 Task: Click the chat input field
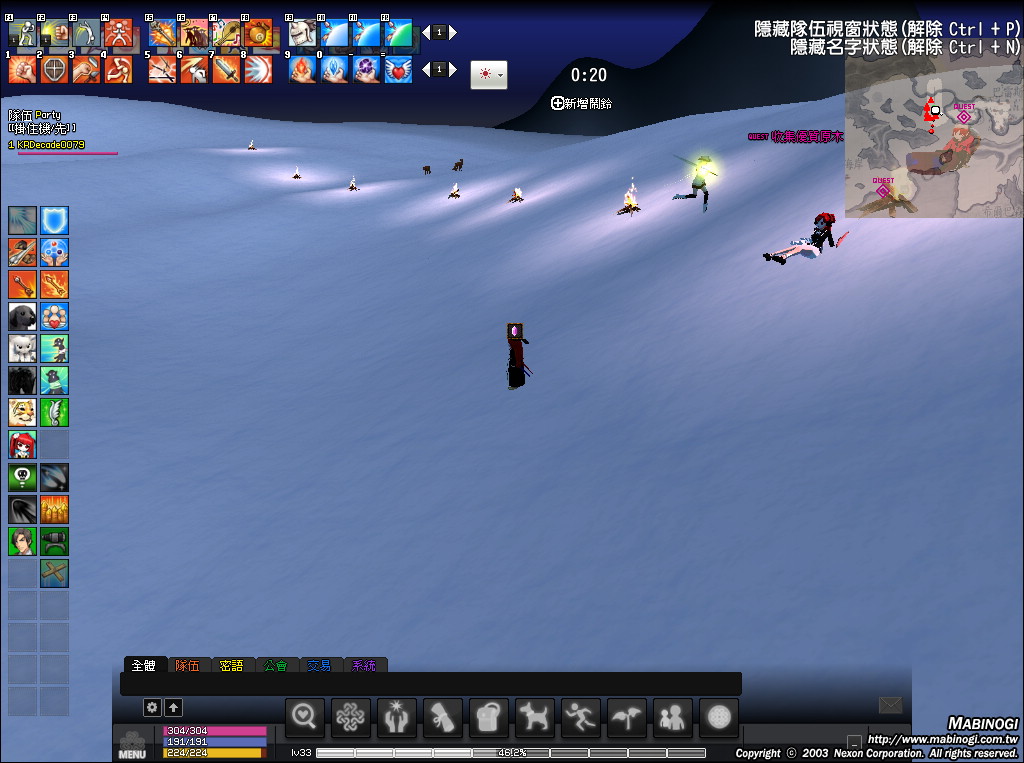(430, 684)
